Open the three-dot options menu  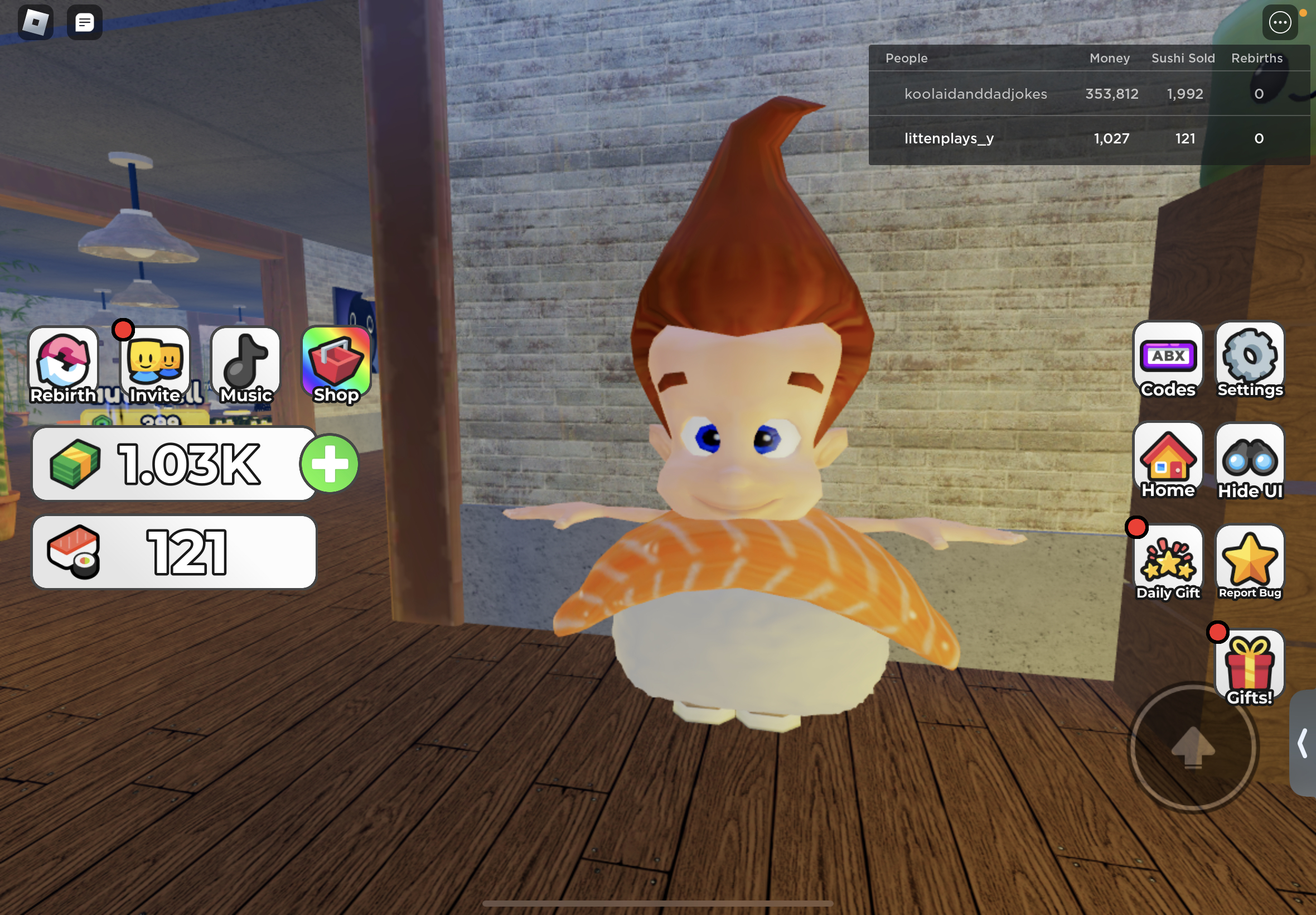click(x=1280, y=23)
